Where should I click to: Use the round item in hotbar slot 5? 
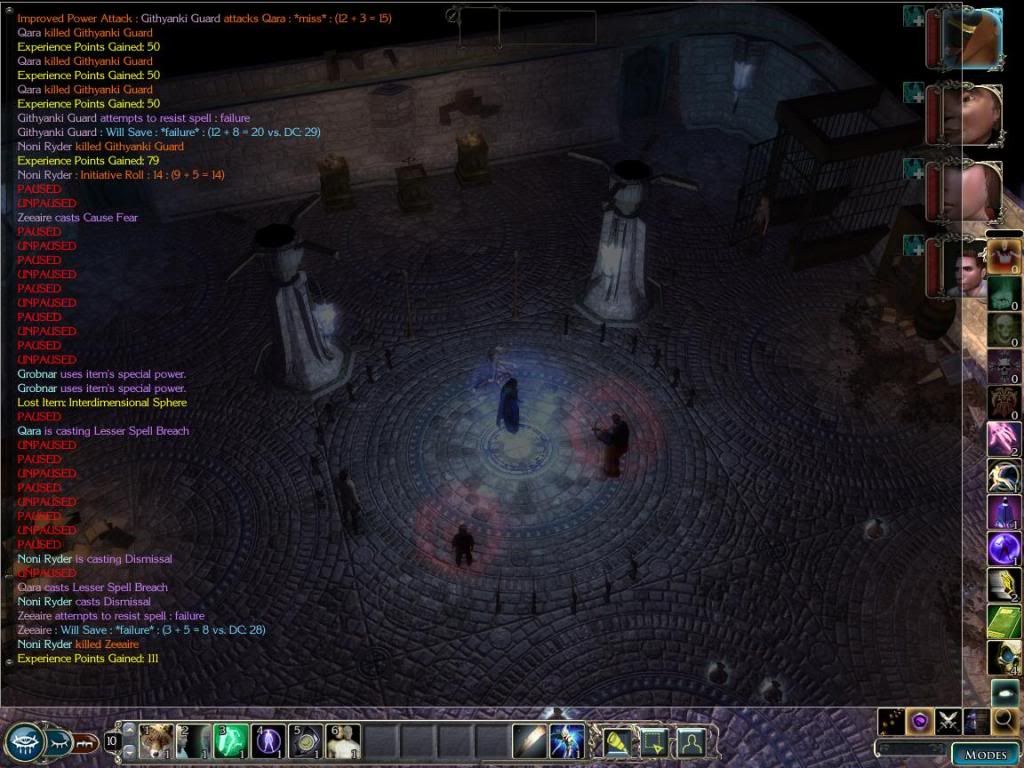pos(305,741)
